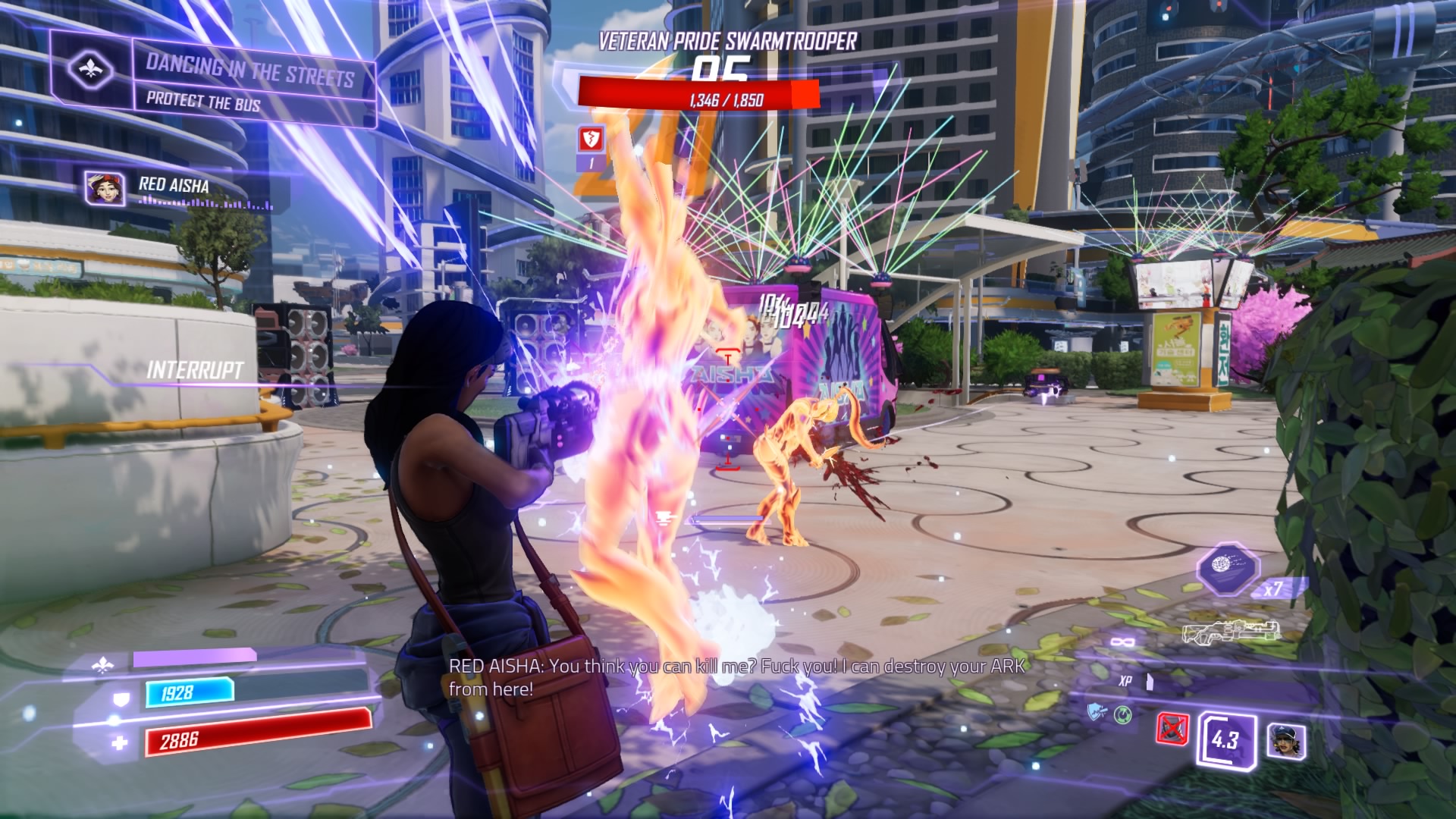Choose the crossed-out downed agent portrait
1456x819 pixels.
[1173, 729]
